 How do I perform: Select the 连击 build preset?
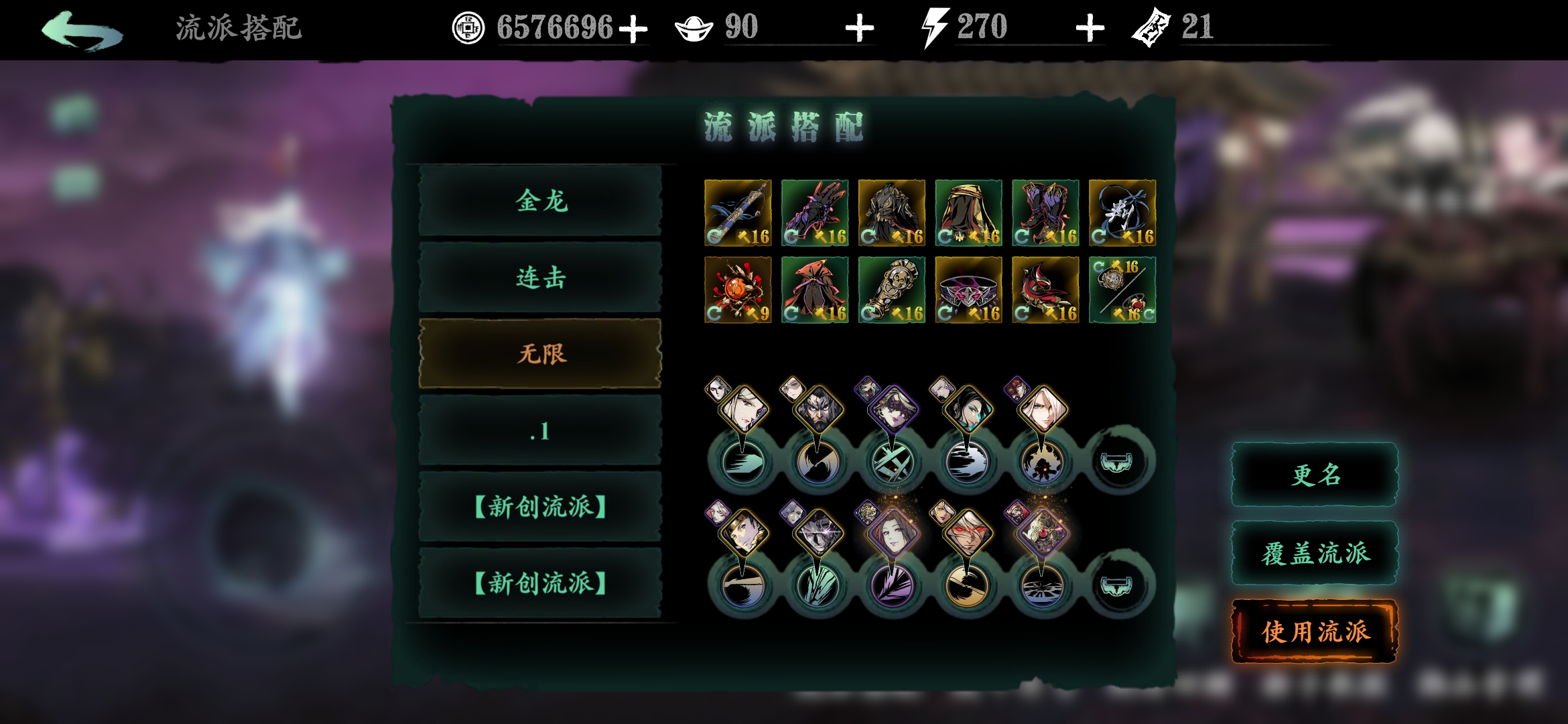point(540,278)
